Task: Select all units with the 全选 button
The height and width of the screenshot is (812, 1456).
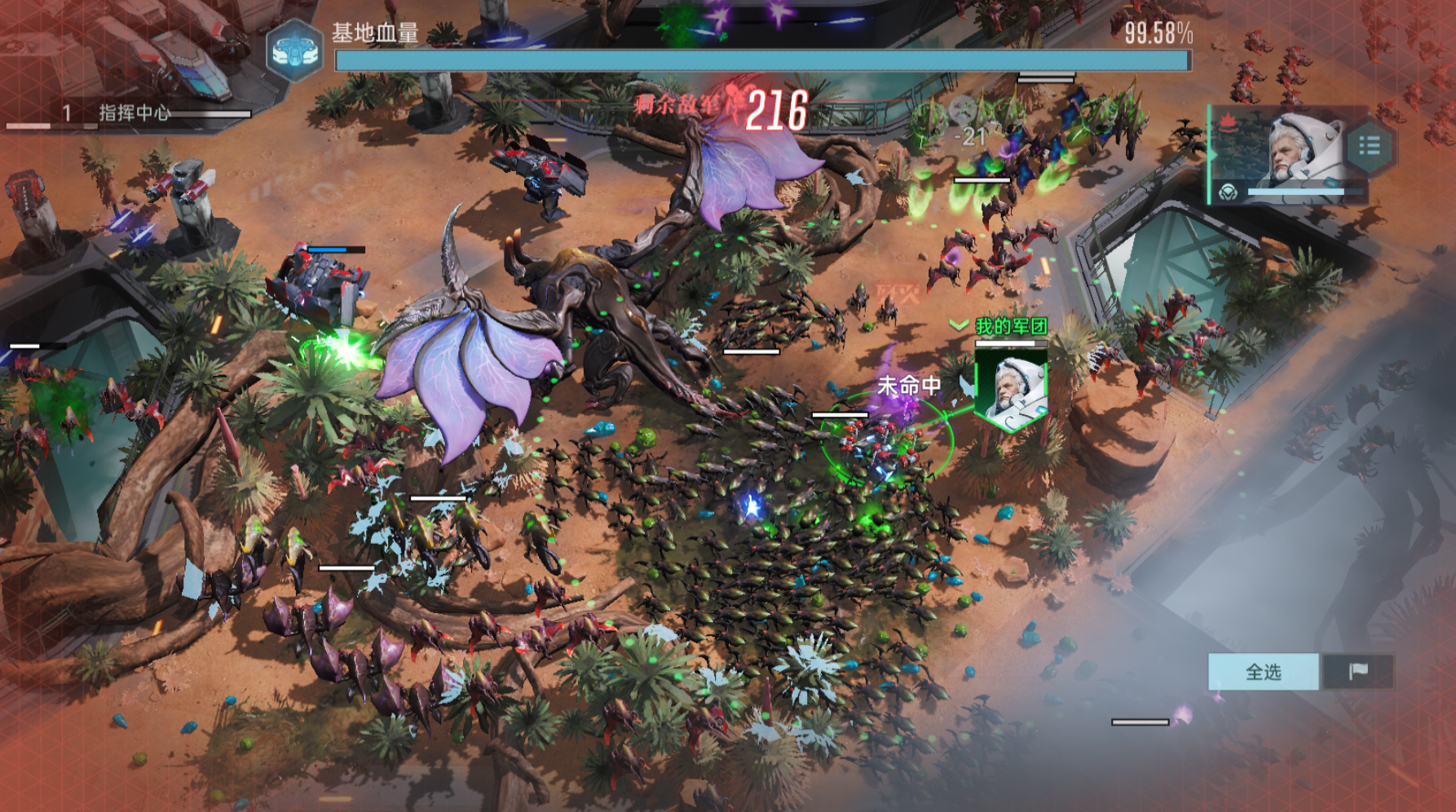Action: tap(1263, 672)
